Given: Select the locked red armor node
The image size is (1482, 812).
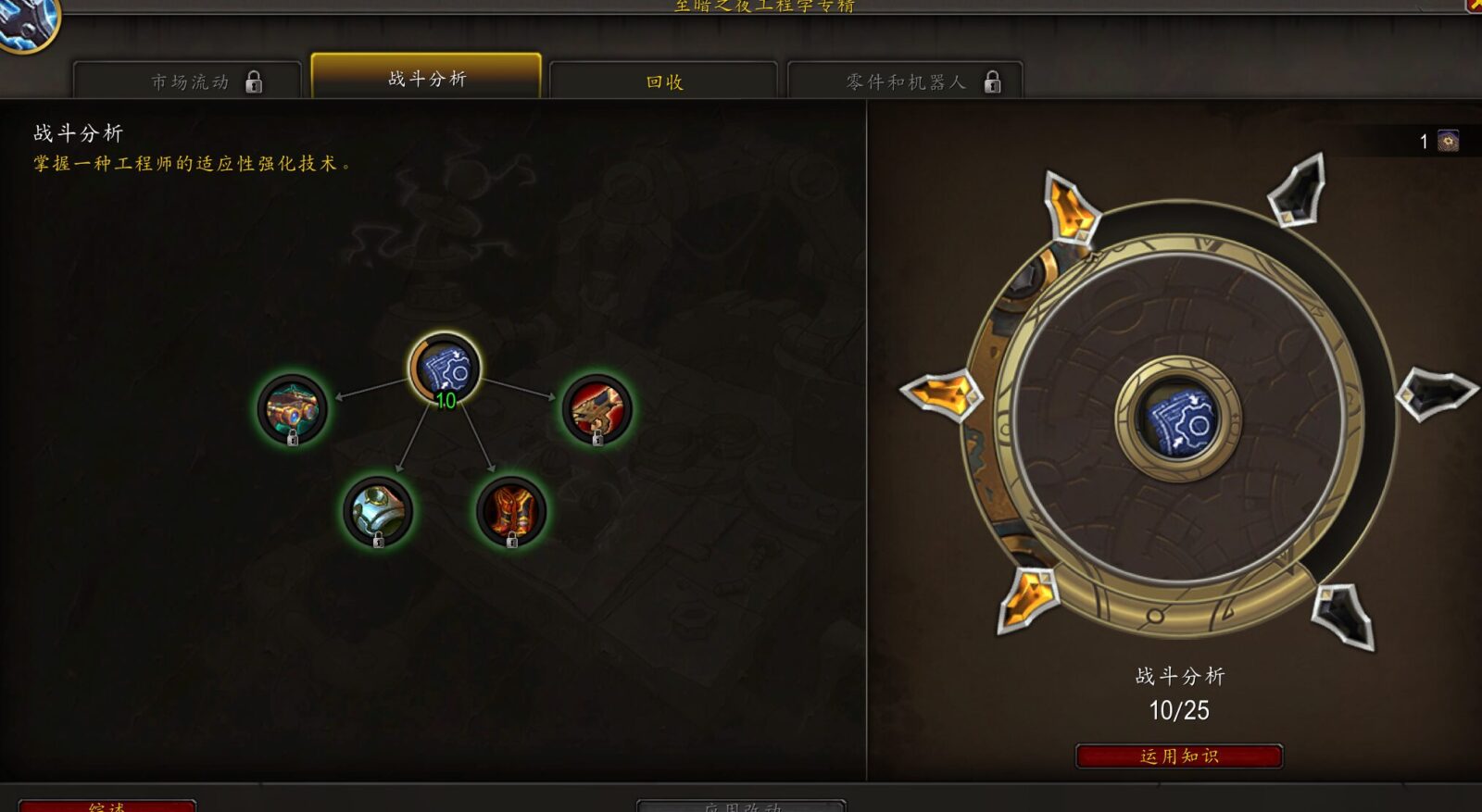Looking at the screenshot, I should pyautogui.click(x=511, y=510).
